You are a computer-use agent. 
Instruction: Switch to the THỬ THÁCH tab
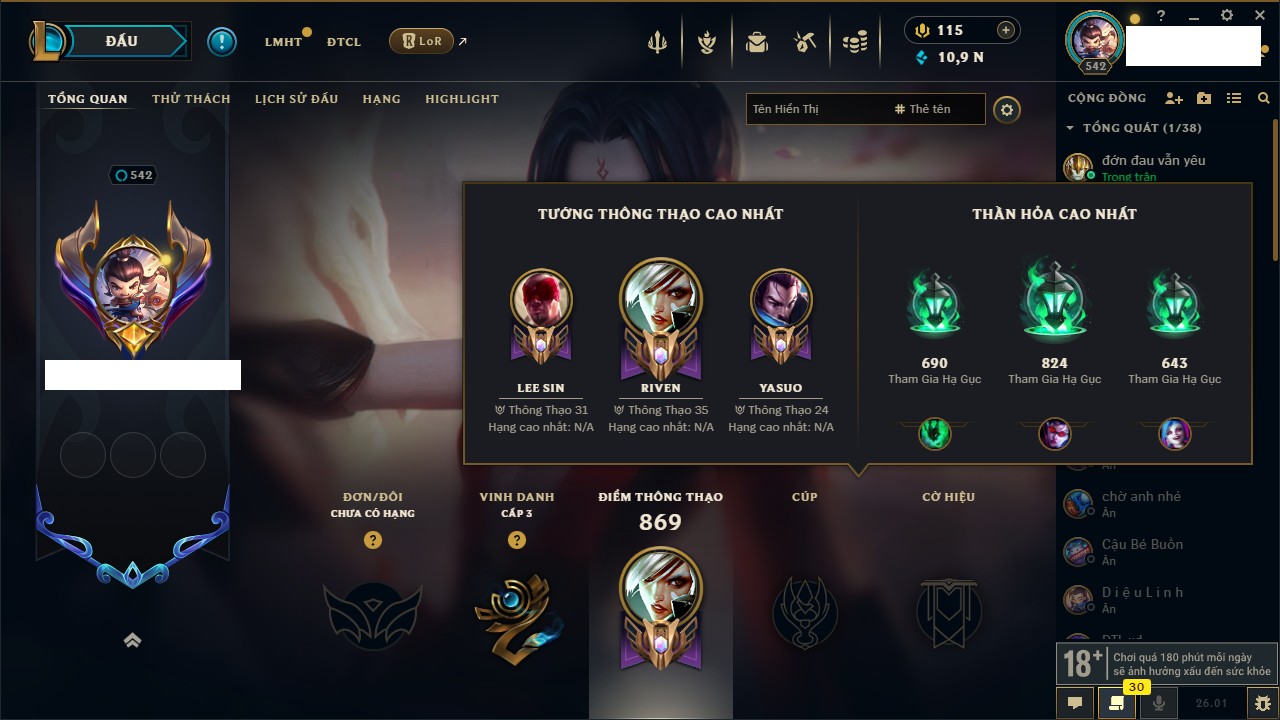pyautogui.click(x=191, y=99)
